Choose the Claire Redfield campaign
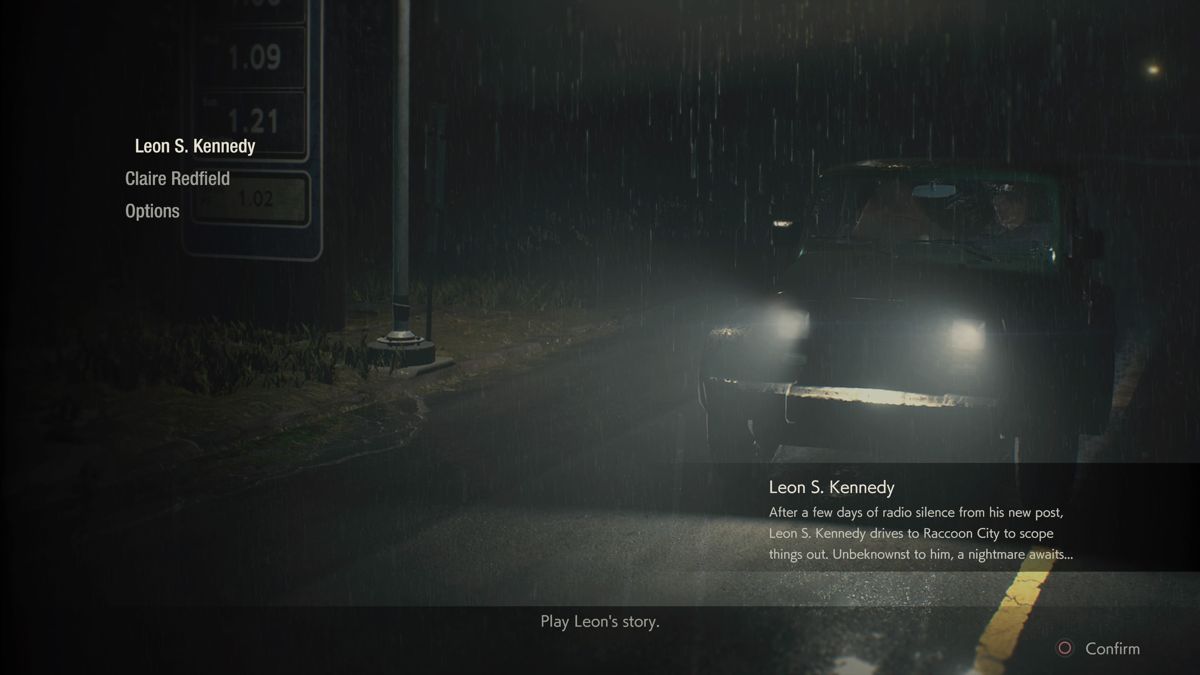Viewport: 1200px width, 675px height. (x=177, y=179)
